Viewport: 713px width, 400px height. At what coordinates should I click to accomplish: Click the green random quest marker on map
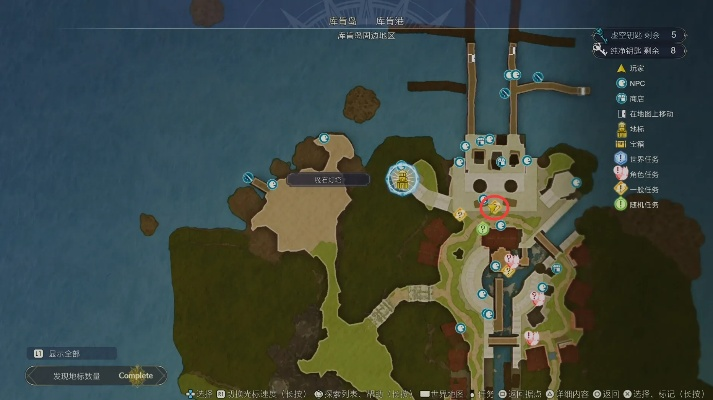coord(482,228)
